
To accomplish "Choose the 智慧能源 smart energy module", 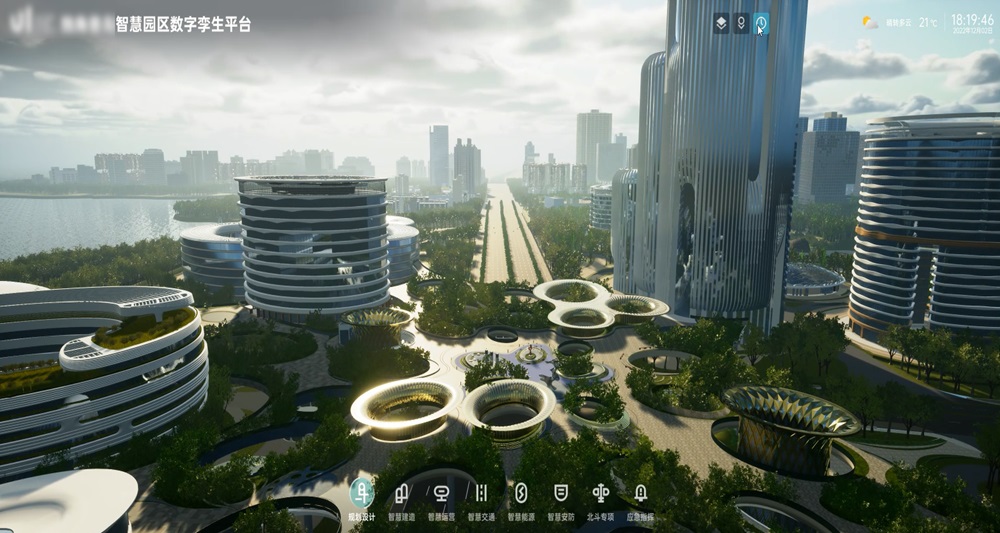I will [x=521, y=494].
